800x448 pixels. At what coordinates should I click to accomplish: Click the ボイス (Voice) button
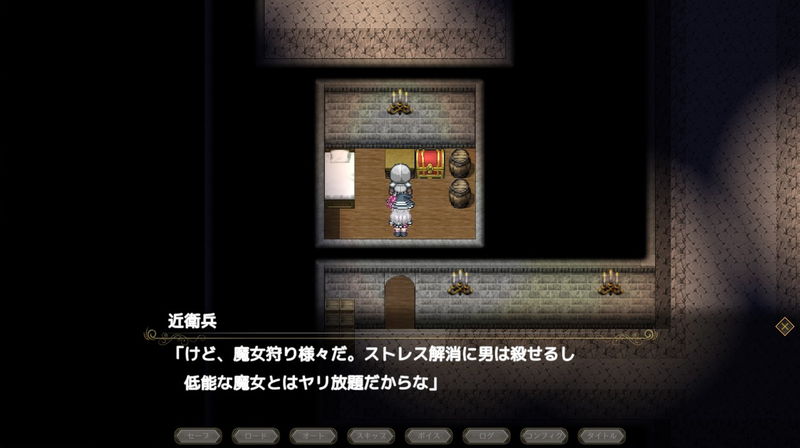[x=429, y=436]
